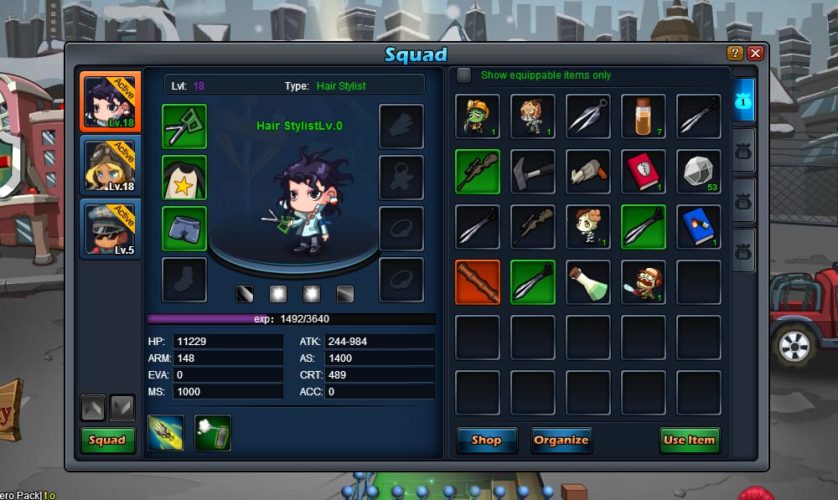
Task: Close the Squad window
Action: tap(755, 53)
